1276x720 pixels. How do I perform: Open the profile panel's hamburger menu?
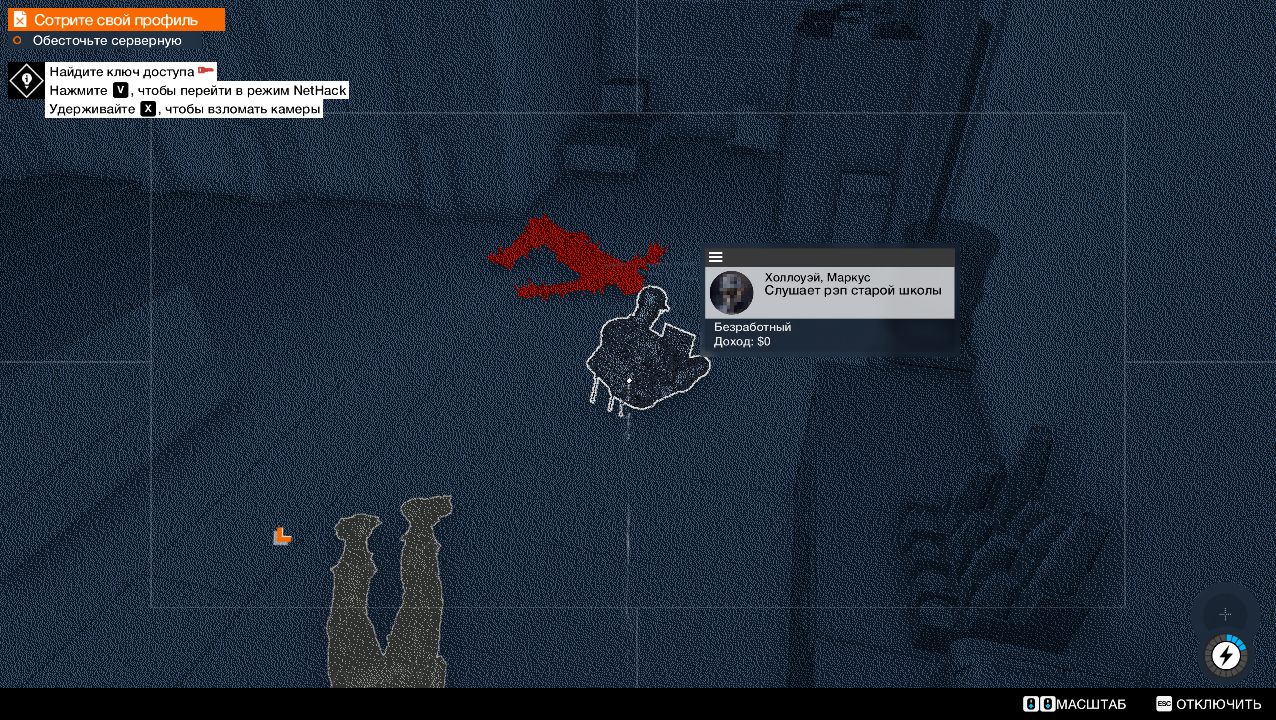coord(716,257)
